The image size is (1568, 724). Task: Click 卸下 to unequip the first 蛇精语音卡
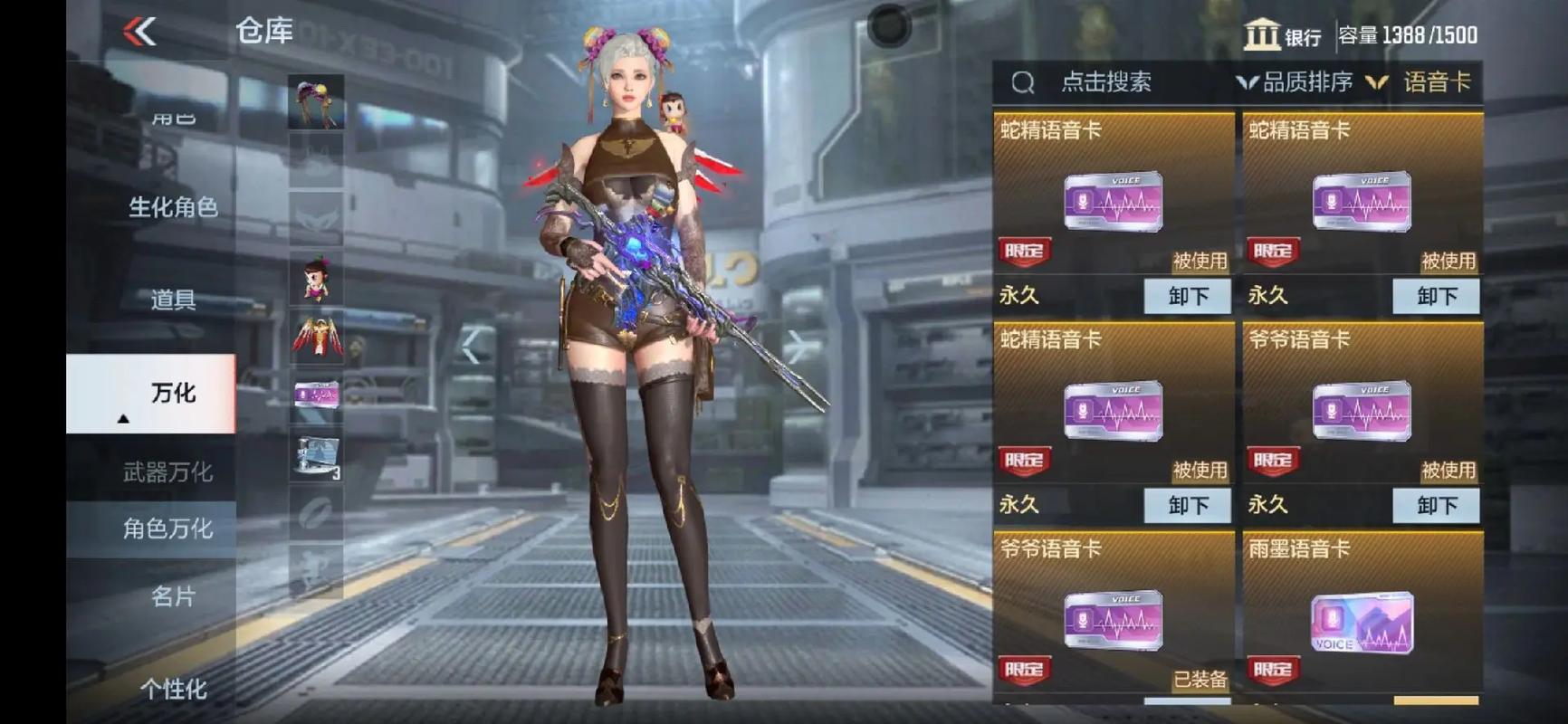click(x=1189, y=296)
